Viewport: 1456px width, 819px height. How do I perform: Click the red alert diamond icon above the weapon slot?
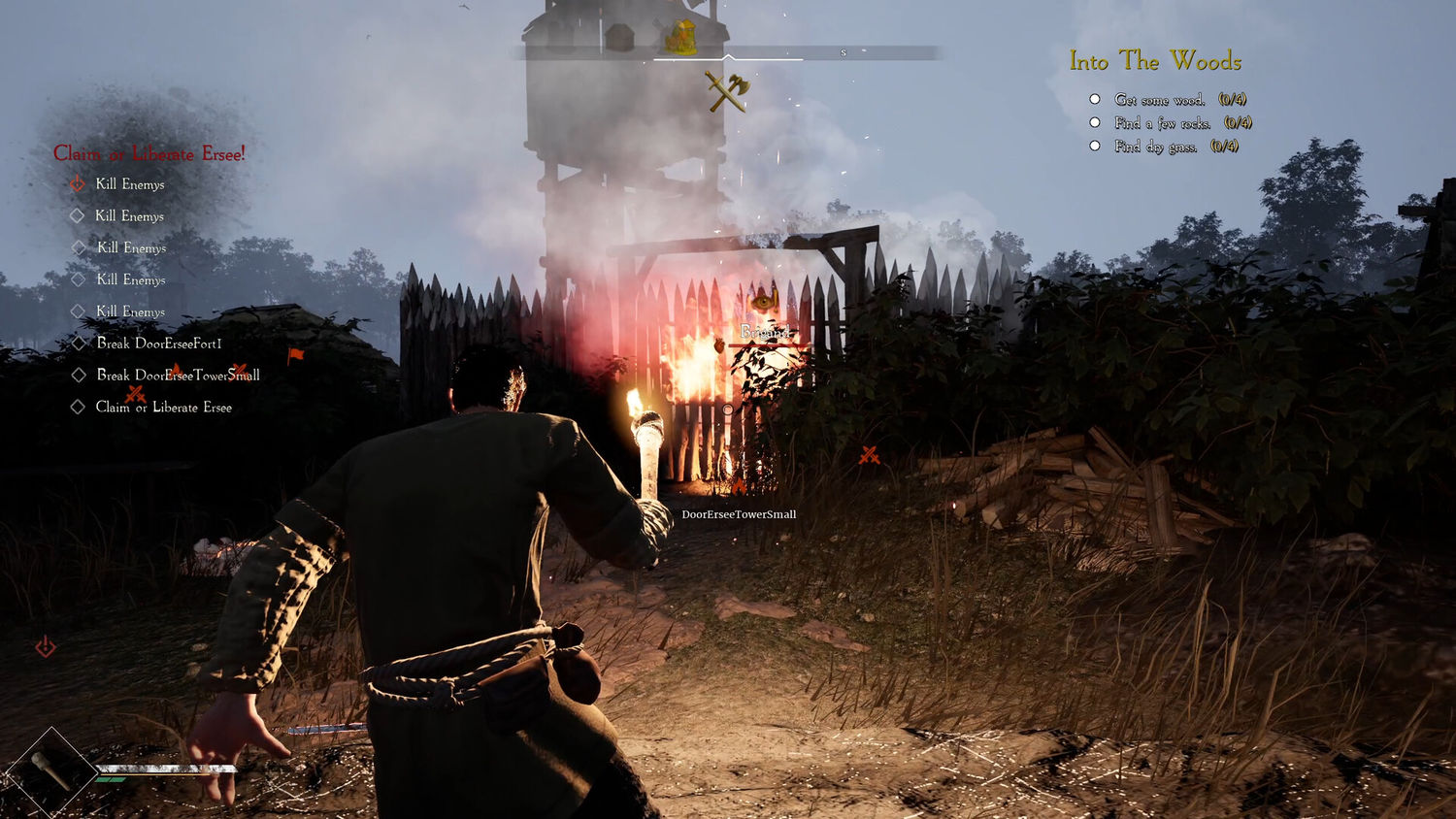46,646
